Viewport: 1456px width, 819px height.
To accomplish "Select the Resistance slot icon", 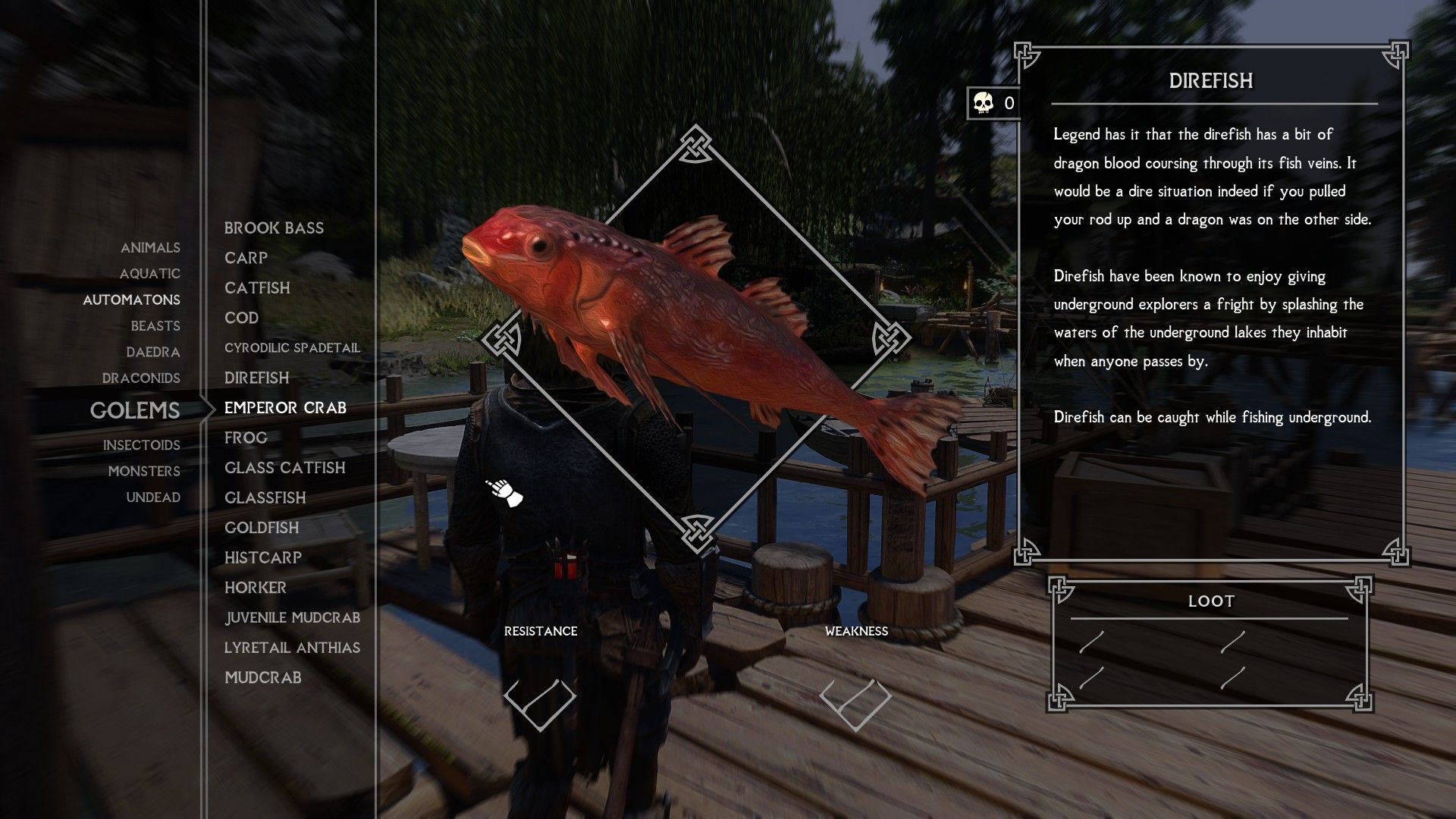I will [541, 707].
